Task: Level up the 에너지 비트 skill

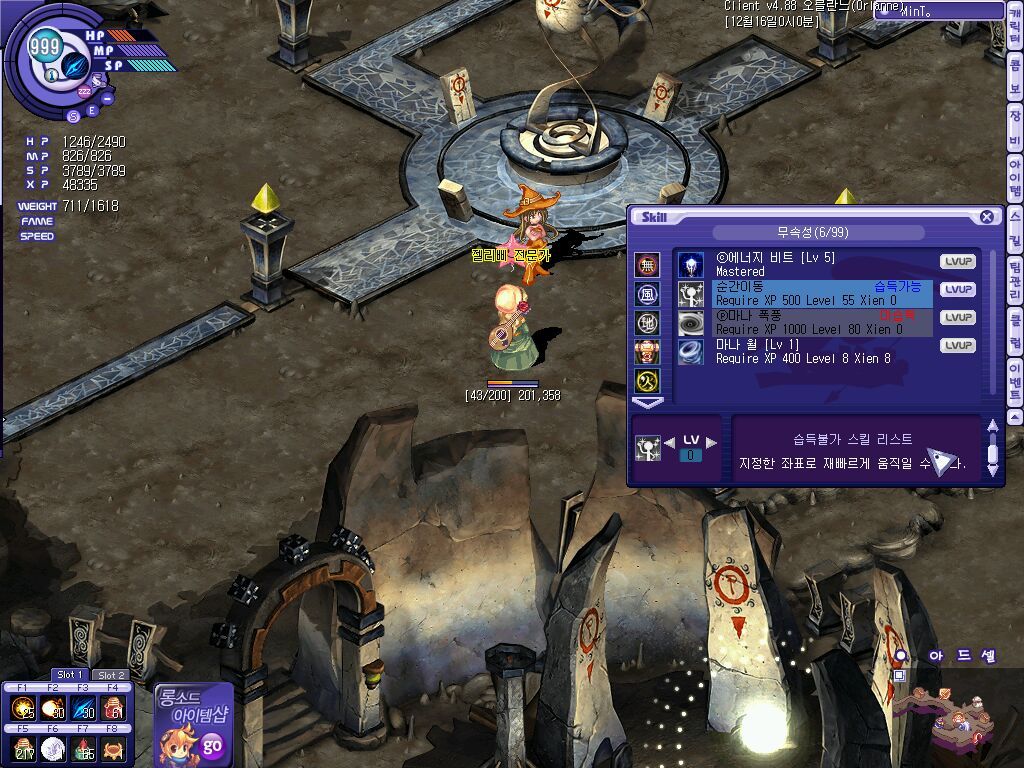Action: click(957, 262)
